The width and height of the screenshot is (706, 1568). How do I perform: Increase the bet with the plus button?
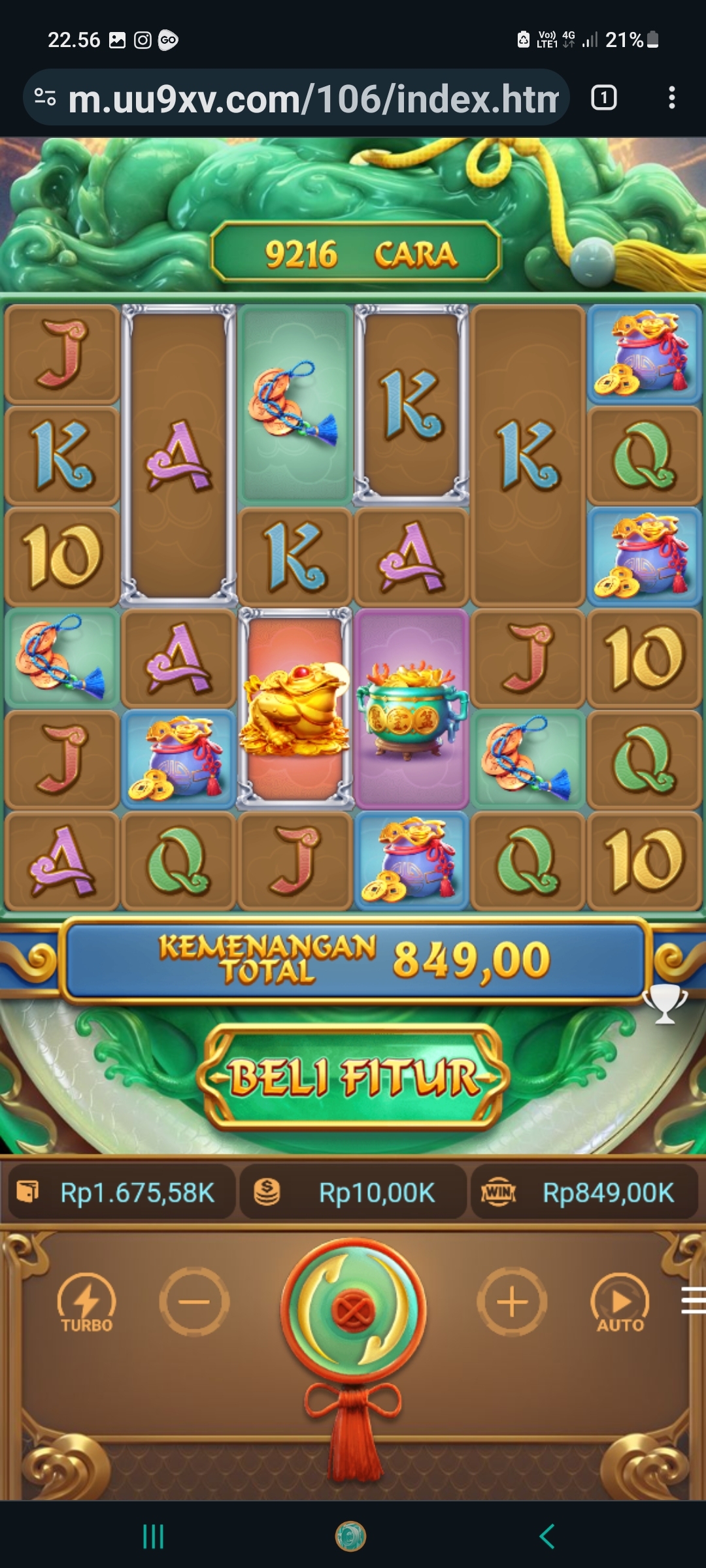coord(512,1302)
